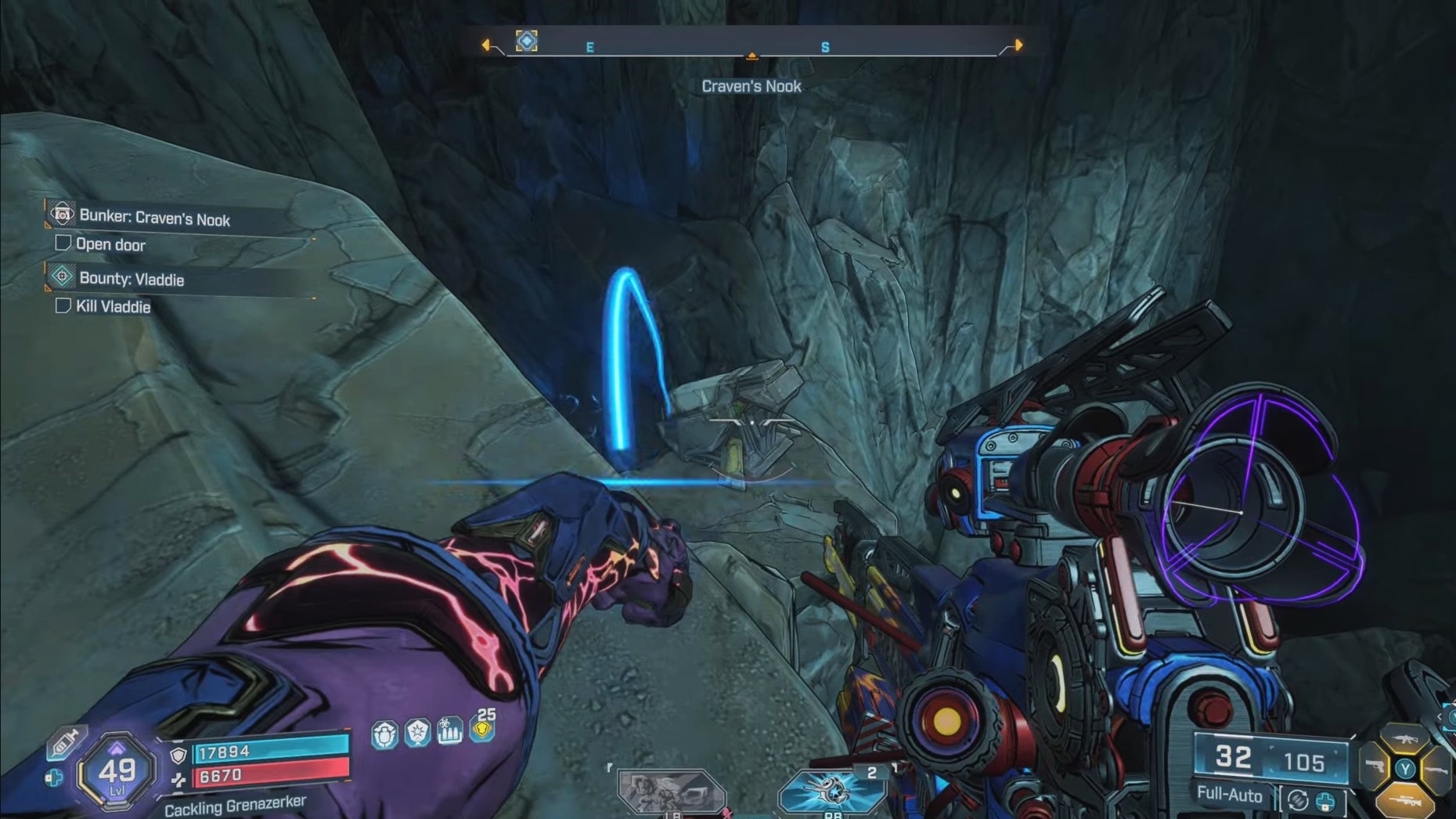Viewport: 1456px width, 819px height.
Task: Click the ammo swap cycle icon
Action: pyautogui.click(x=1297, y=800)
